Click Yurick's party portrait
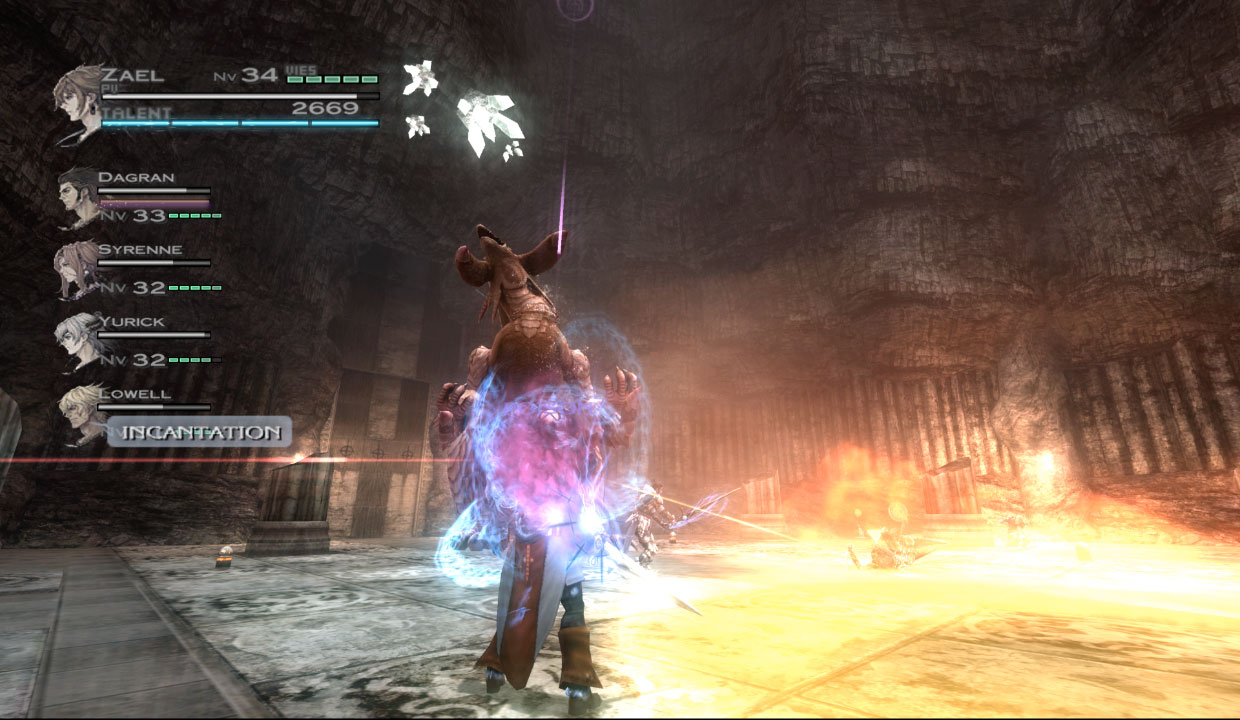Image resolution: width=1240 pixels, height=720 pixels. click(77, 340)
